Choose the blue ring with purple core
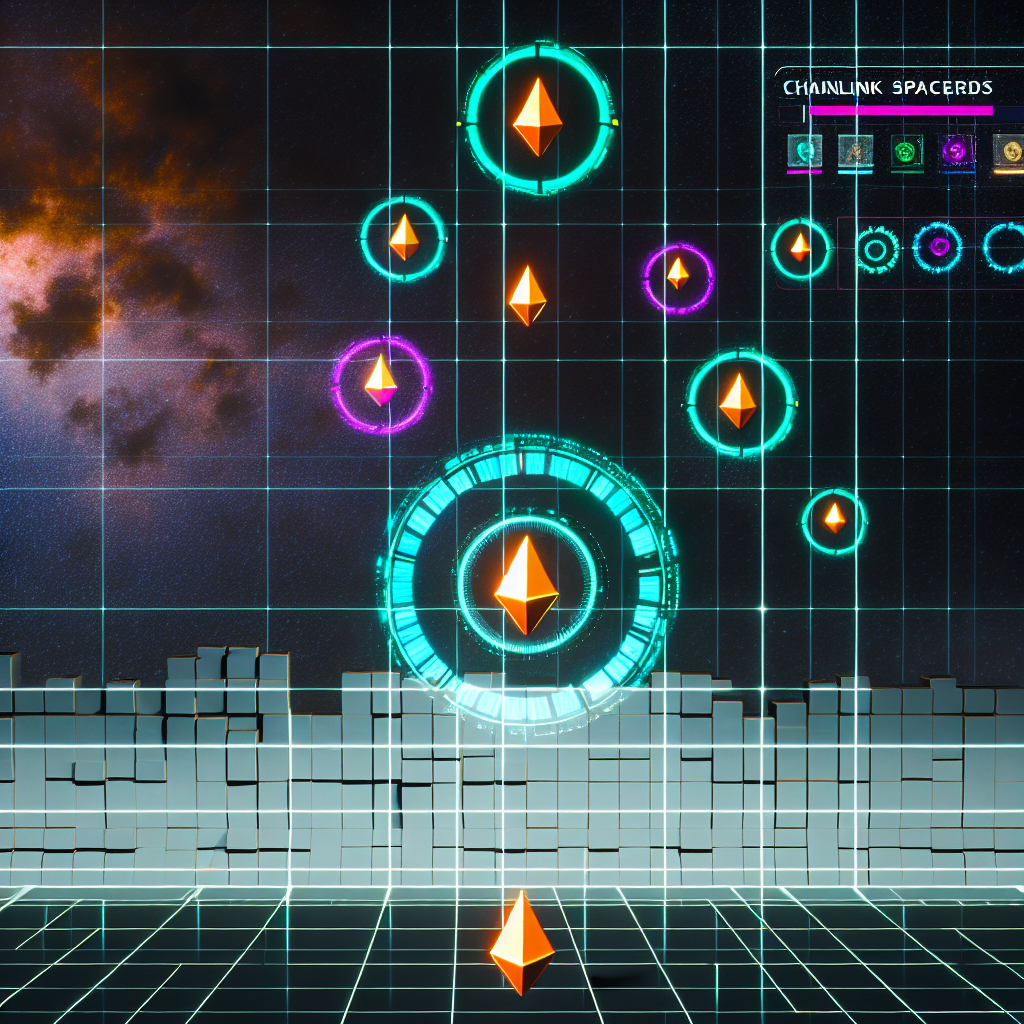1024x1024 pixels. point(938,246)
